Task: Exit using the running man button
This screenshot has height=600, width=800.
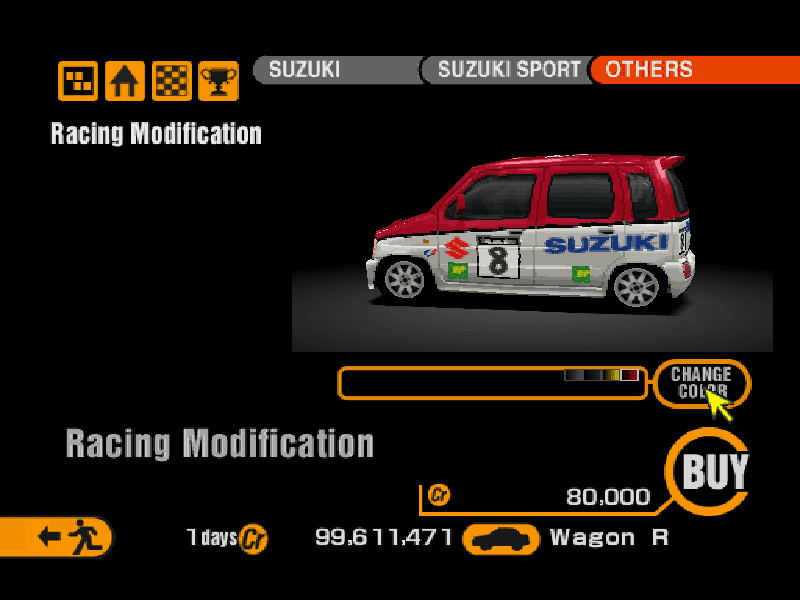Action: (62, 537)
